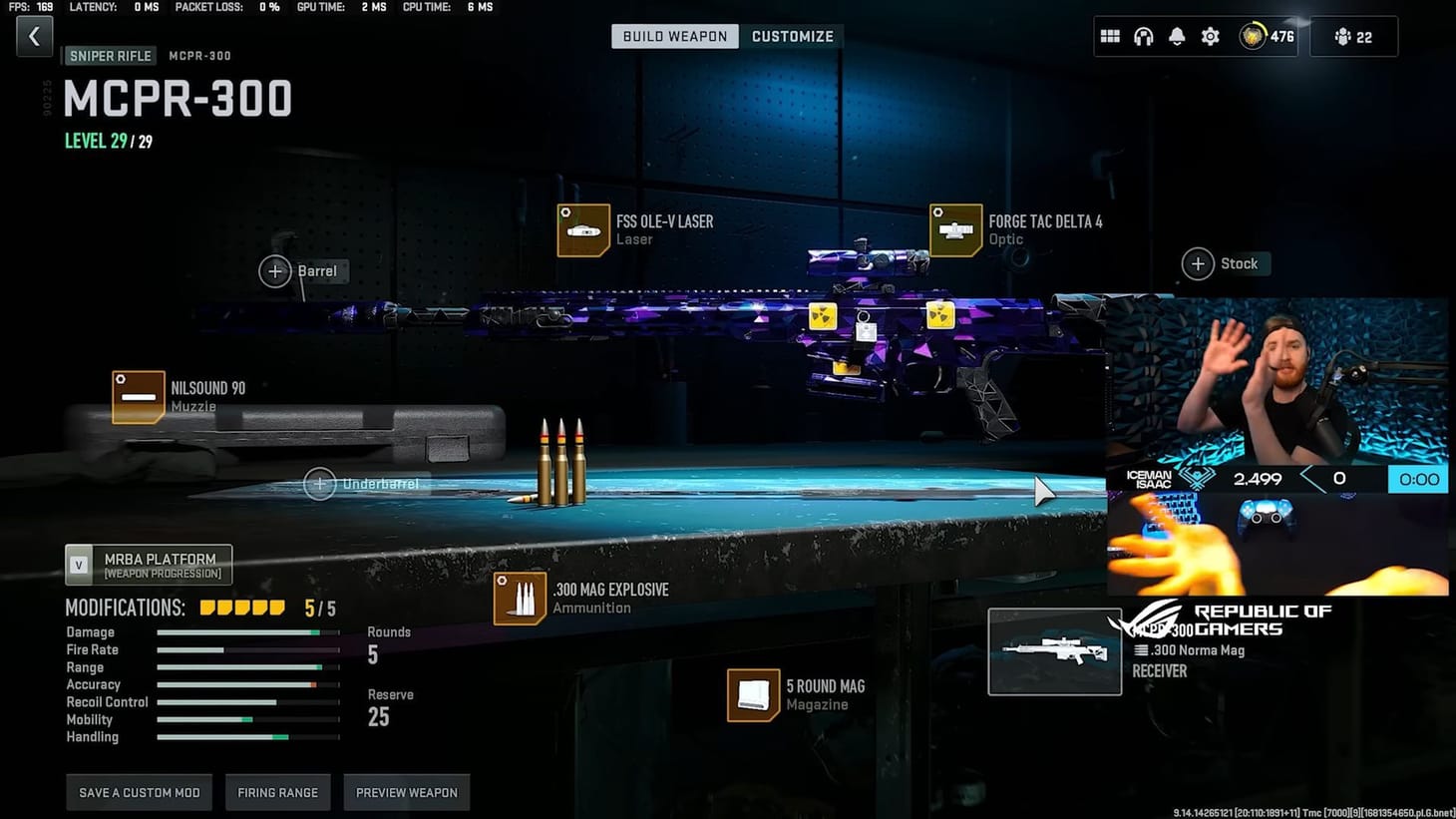Switch to the CUSTOMIZE tab
Screen dimensions: 1456x819
pos(793,36)
